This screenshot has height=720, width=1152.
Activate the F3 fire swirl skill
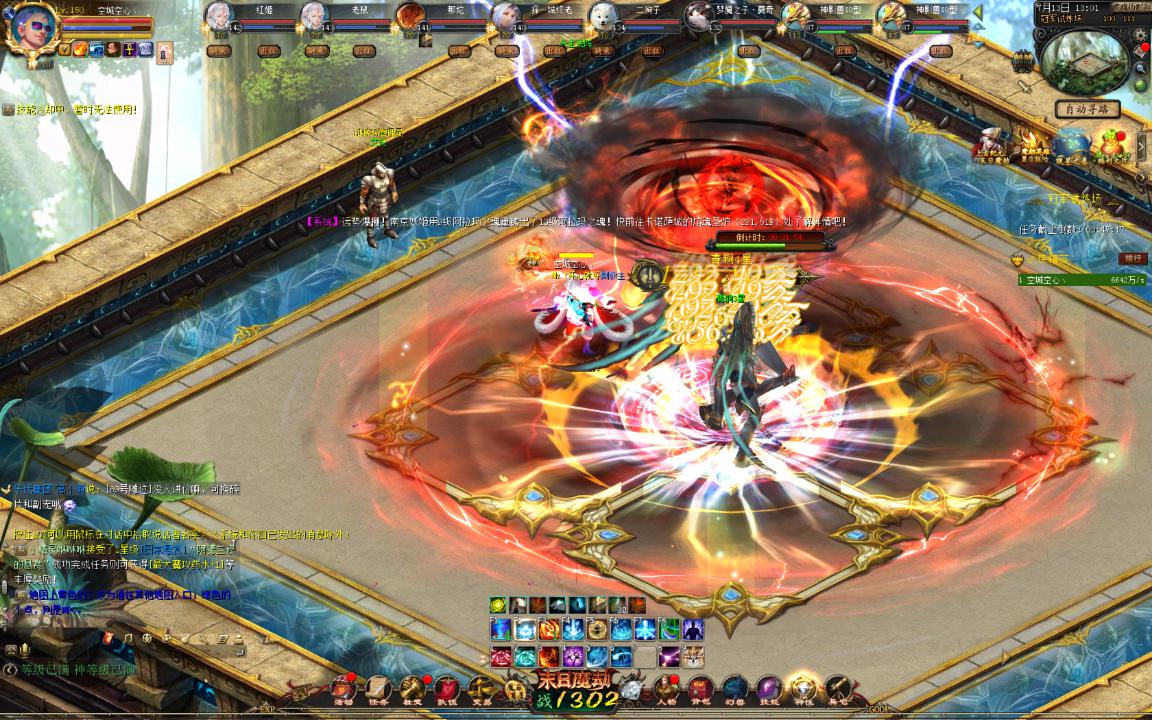pos(549,630)
